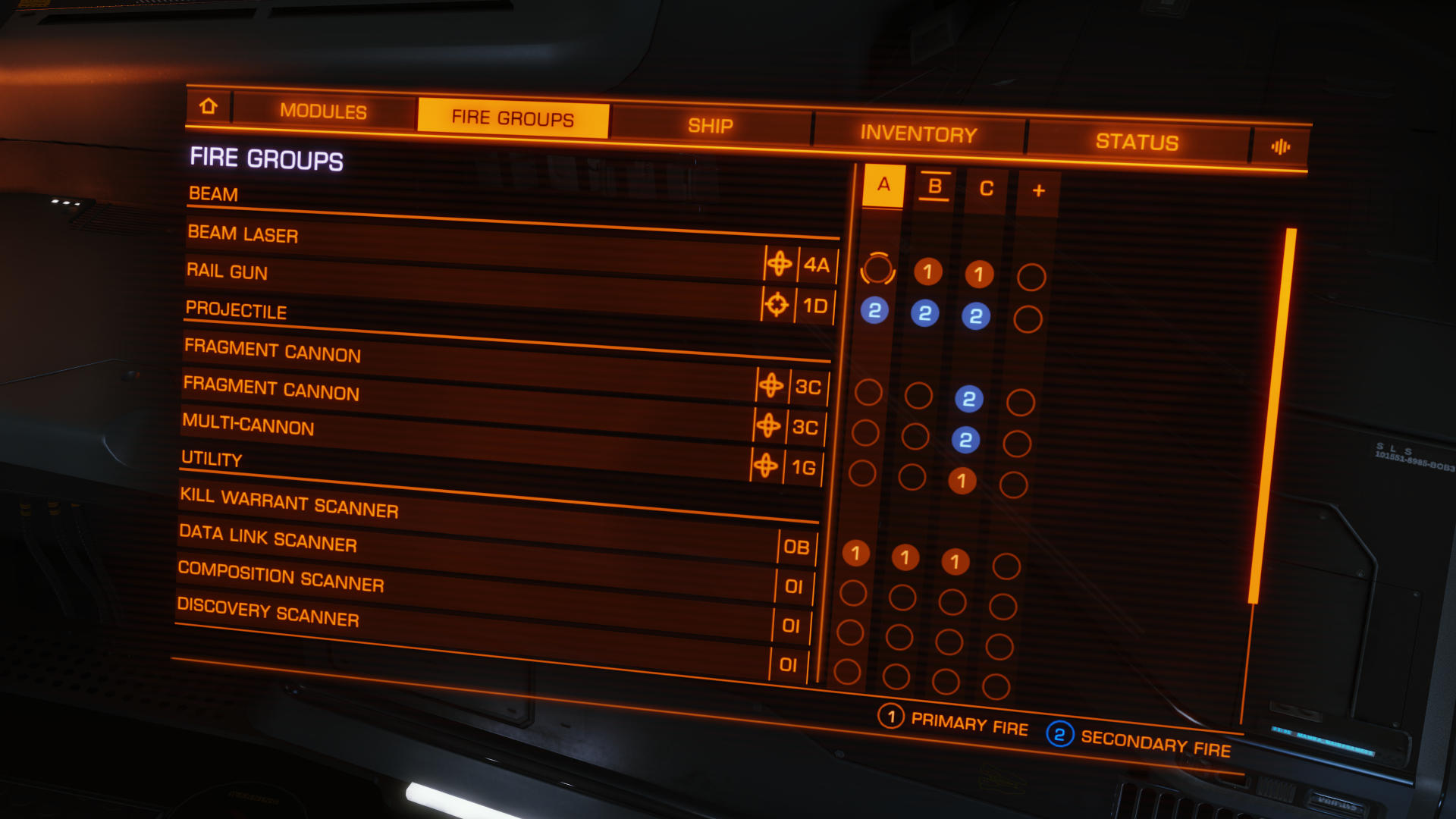Show the Inventory tab
The height and width of the screenshot is (819, 1456).
click(918, 134)
